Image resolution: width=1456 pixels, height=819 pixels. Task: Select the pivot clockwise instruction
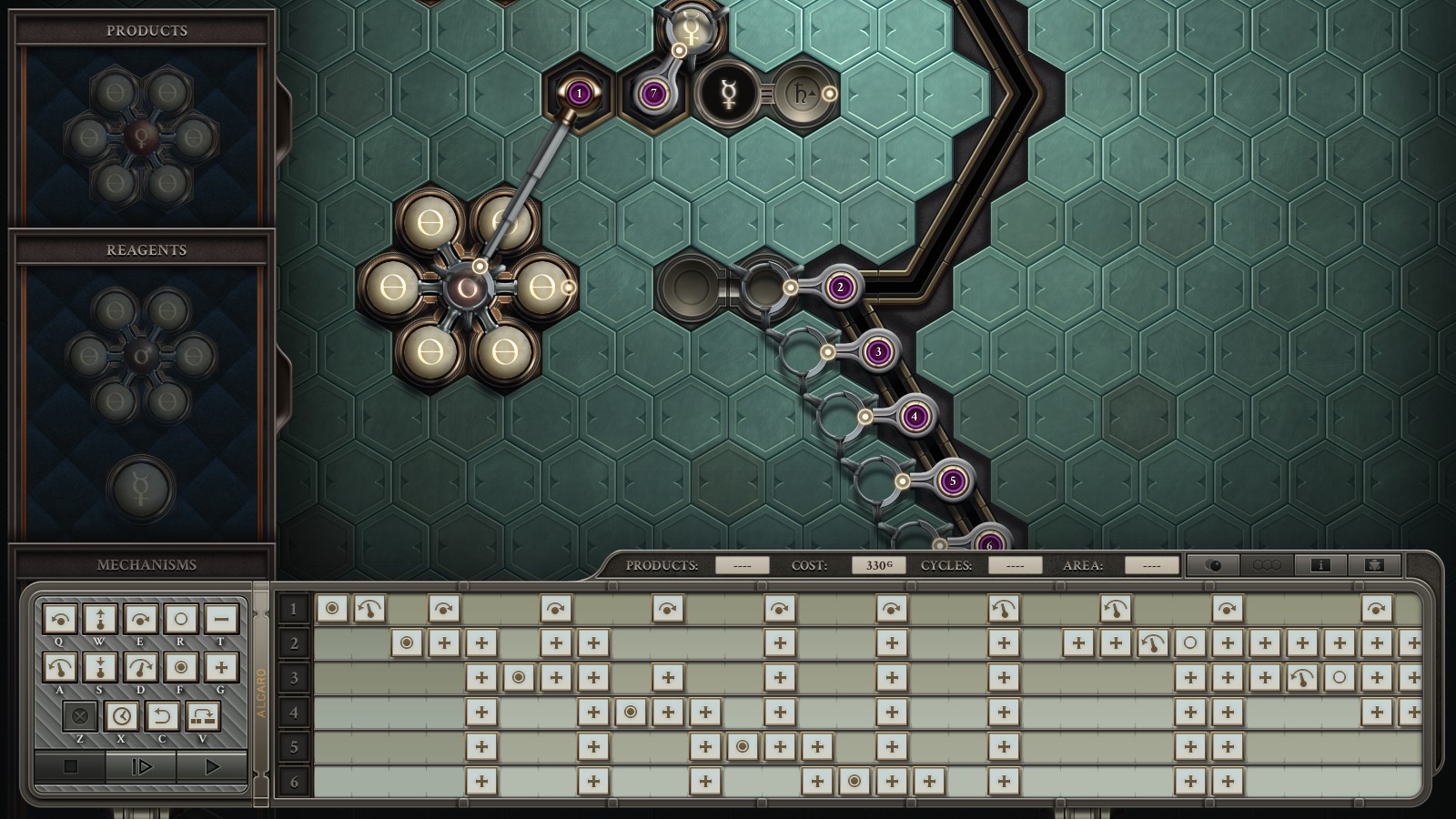pos(140,667)
